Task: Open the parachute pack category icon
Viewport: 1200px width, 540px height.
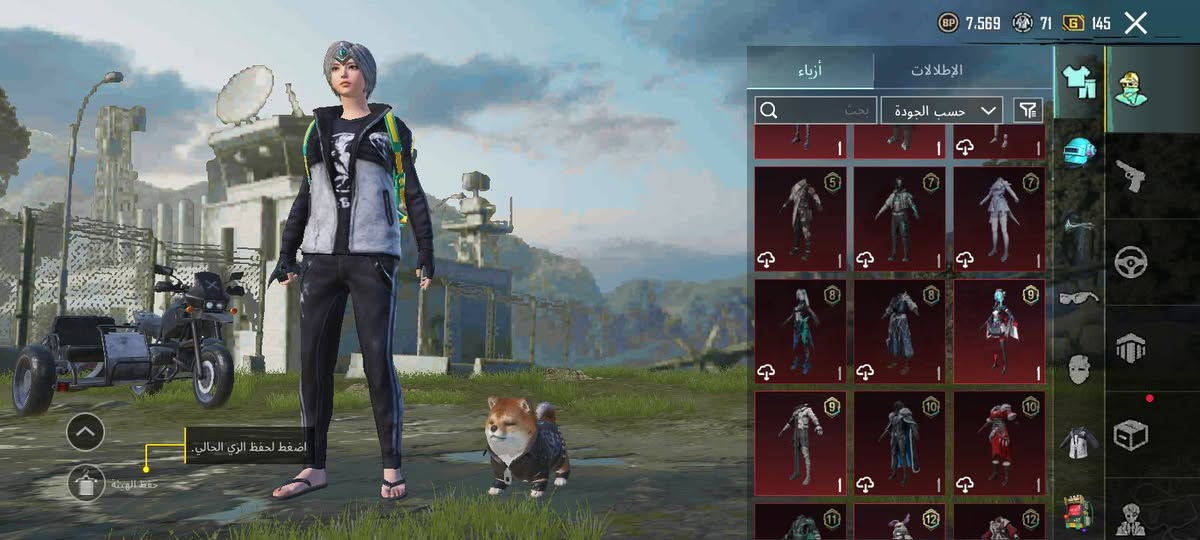Action: click(x=1131, y=349)
